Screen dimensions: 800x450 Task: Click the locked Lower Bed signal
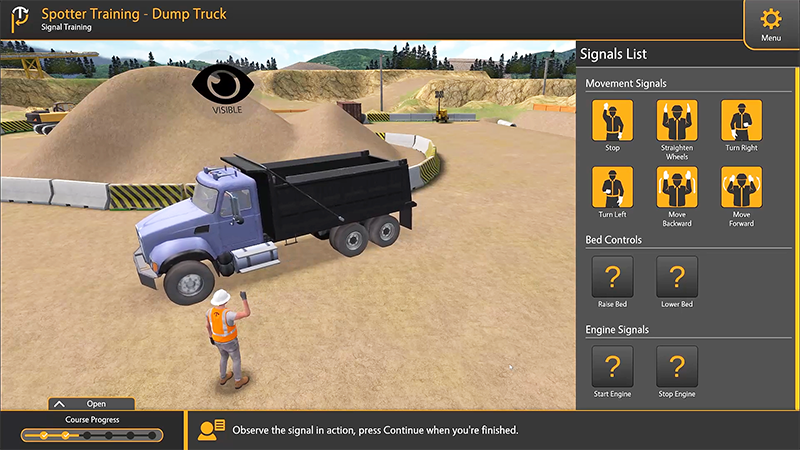pyautogui.click(x=677, y=277)
